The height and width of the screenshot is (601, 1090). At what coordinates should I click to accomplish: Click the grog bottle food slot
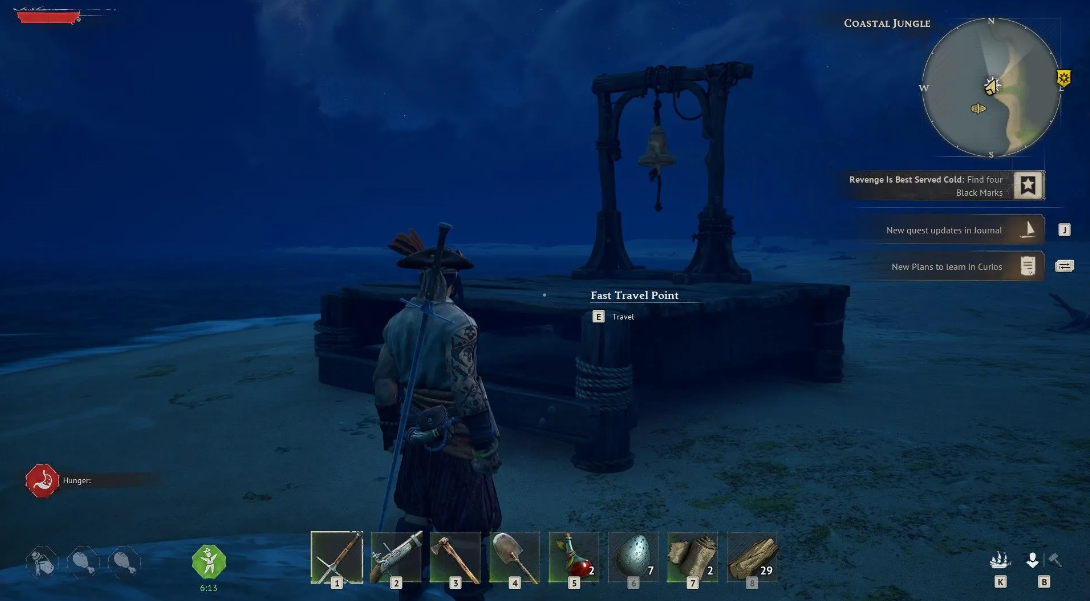41,561
